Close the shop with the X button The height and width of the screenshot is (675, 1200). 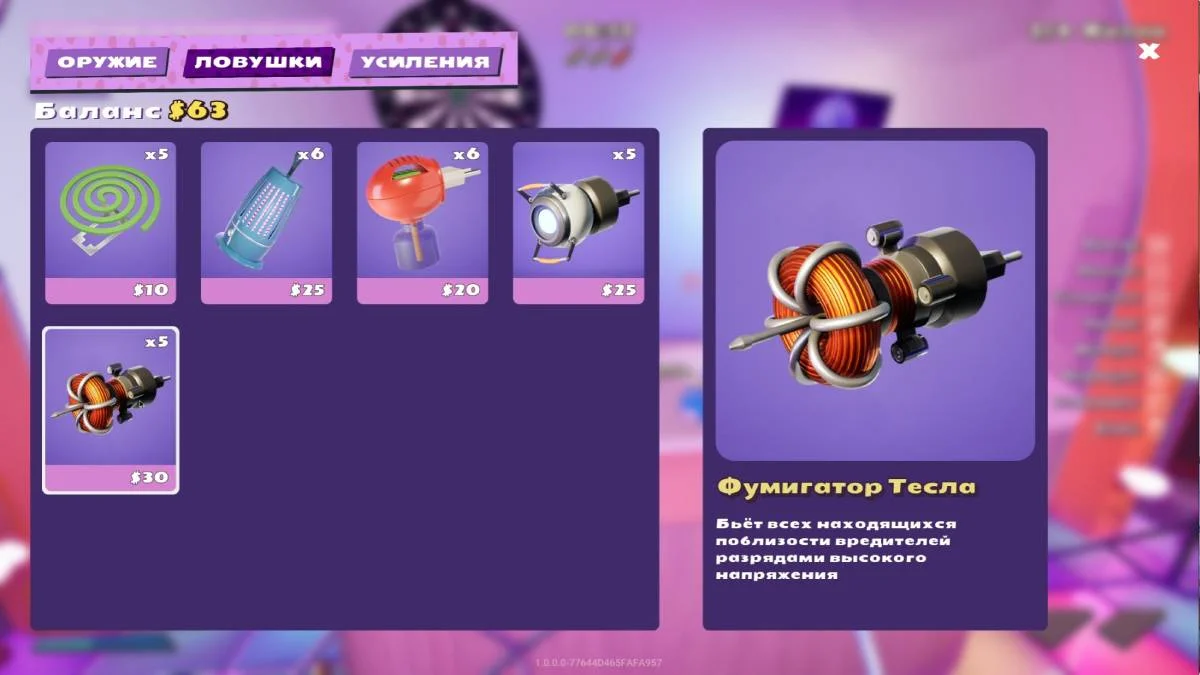(1149, 51)
